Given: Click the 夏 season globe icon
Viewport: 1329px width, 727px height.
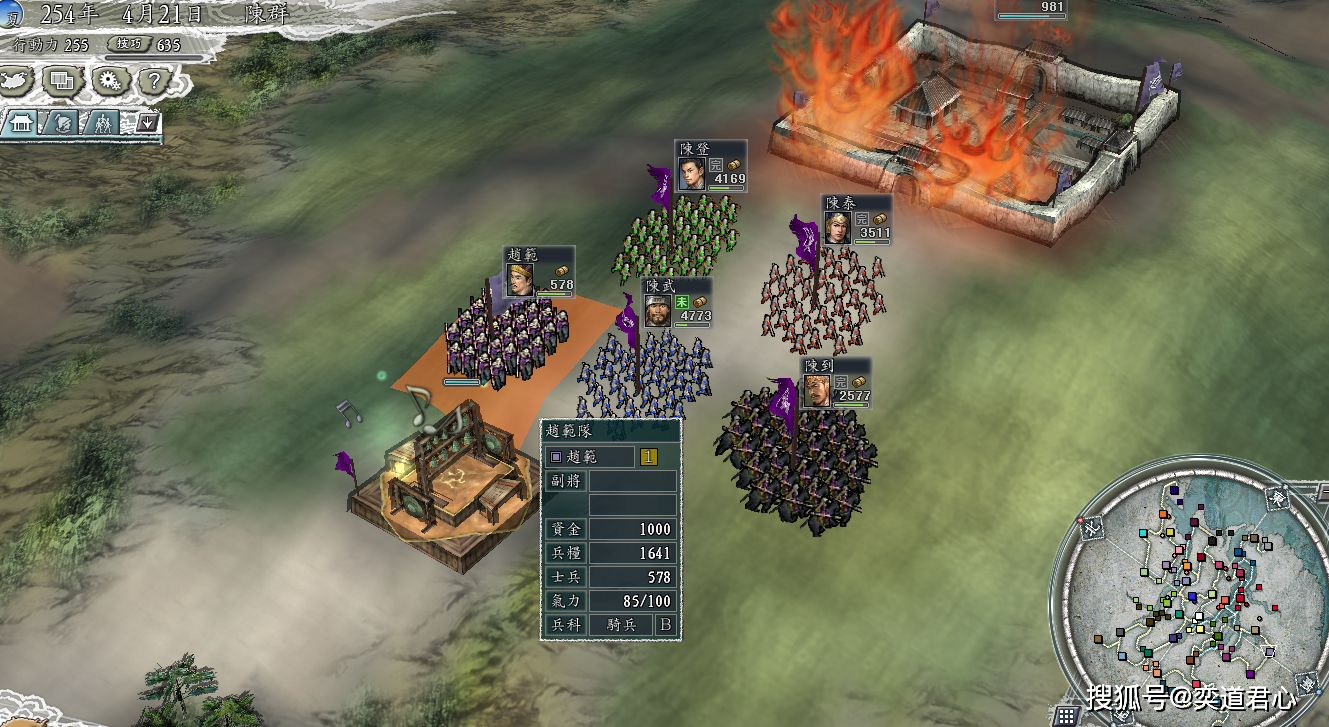Looking at the screenshot, I should [x=10, y=13].
